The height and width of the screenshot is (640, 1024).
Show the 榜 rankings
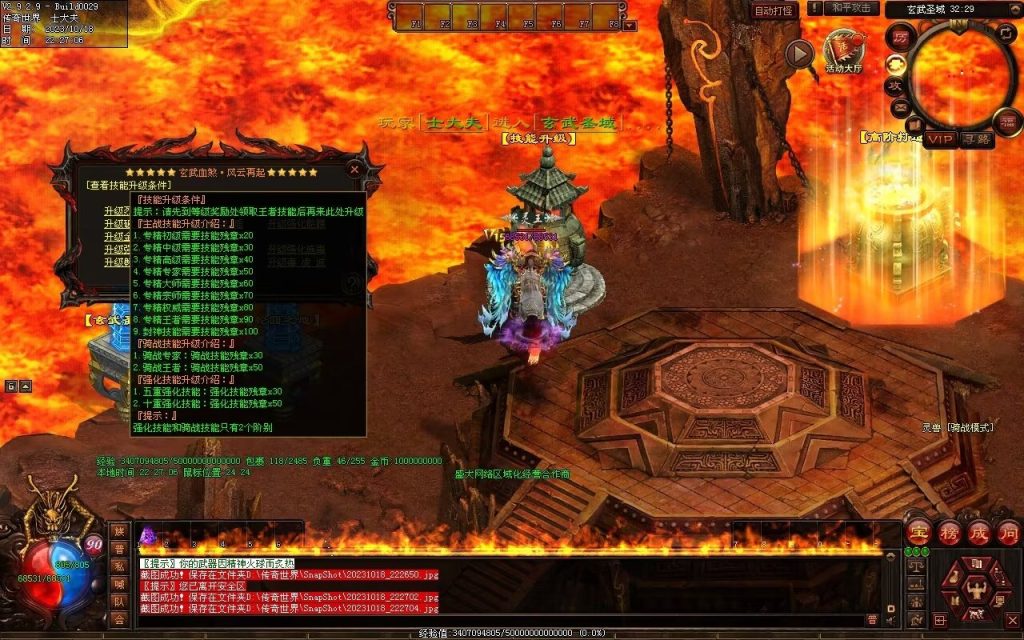pos(949,531)
